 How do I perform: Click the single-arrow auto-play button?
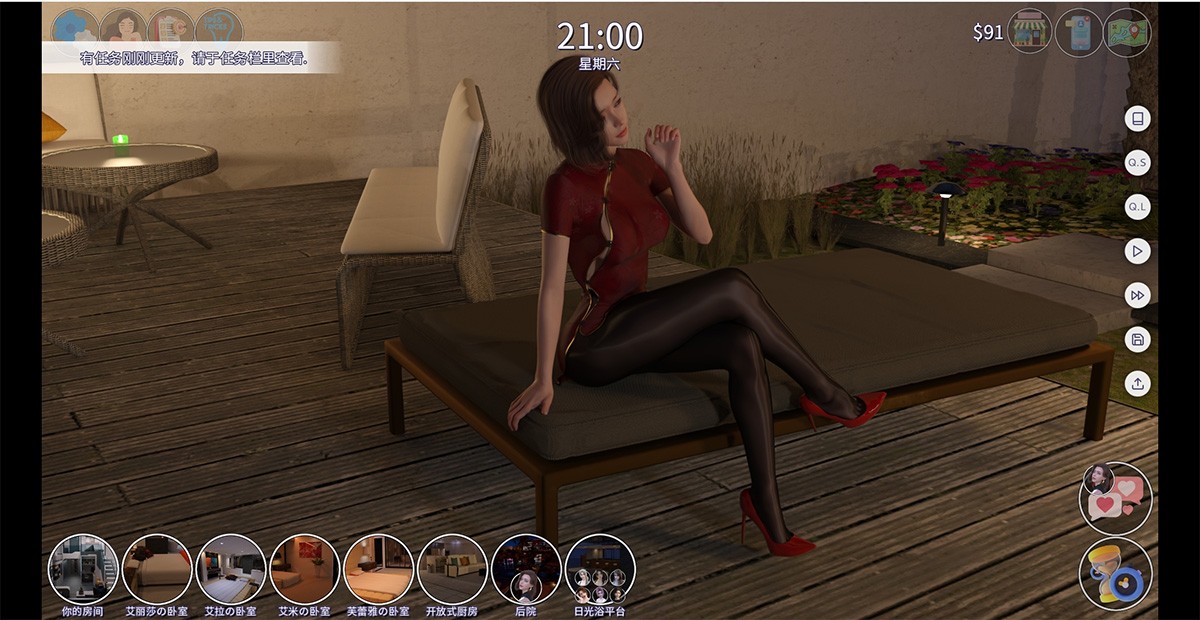tap(1137, 251)
